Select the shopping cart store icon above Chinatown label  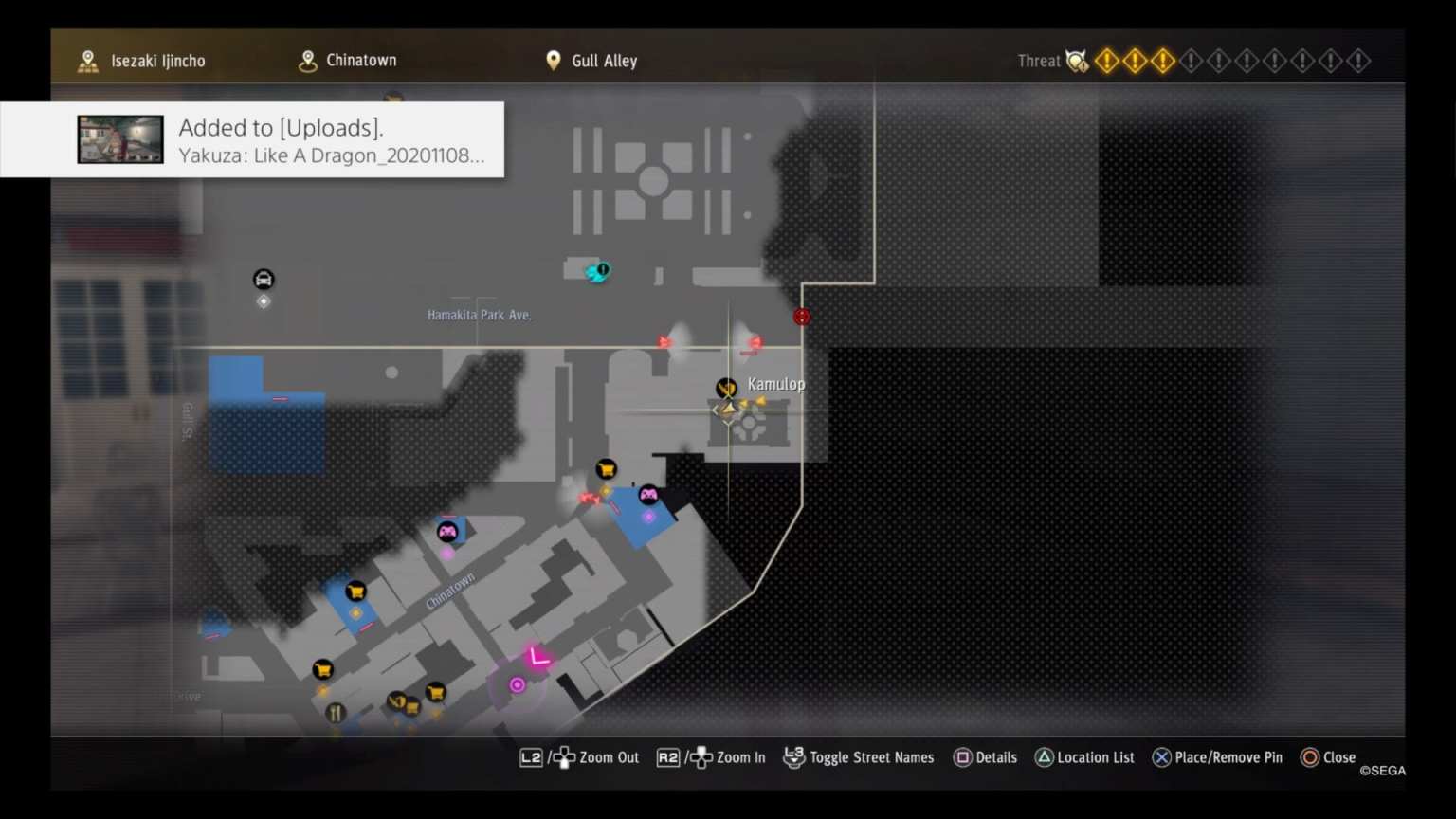(x=355, y=591)
